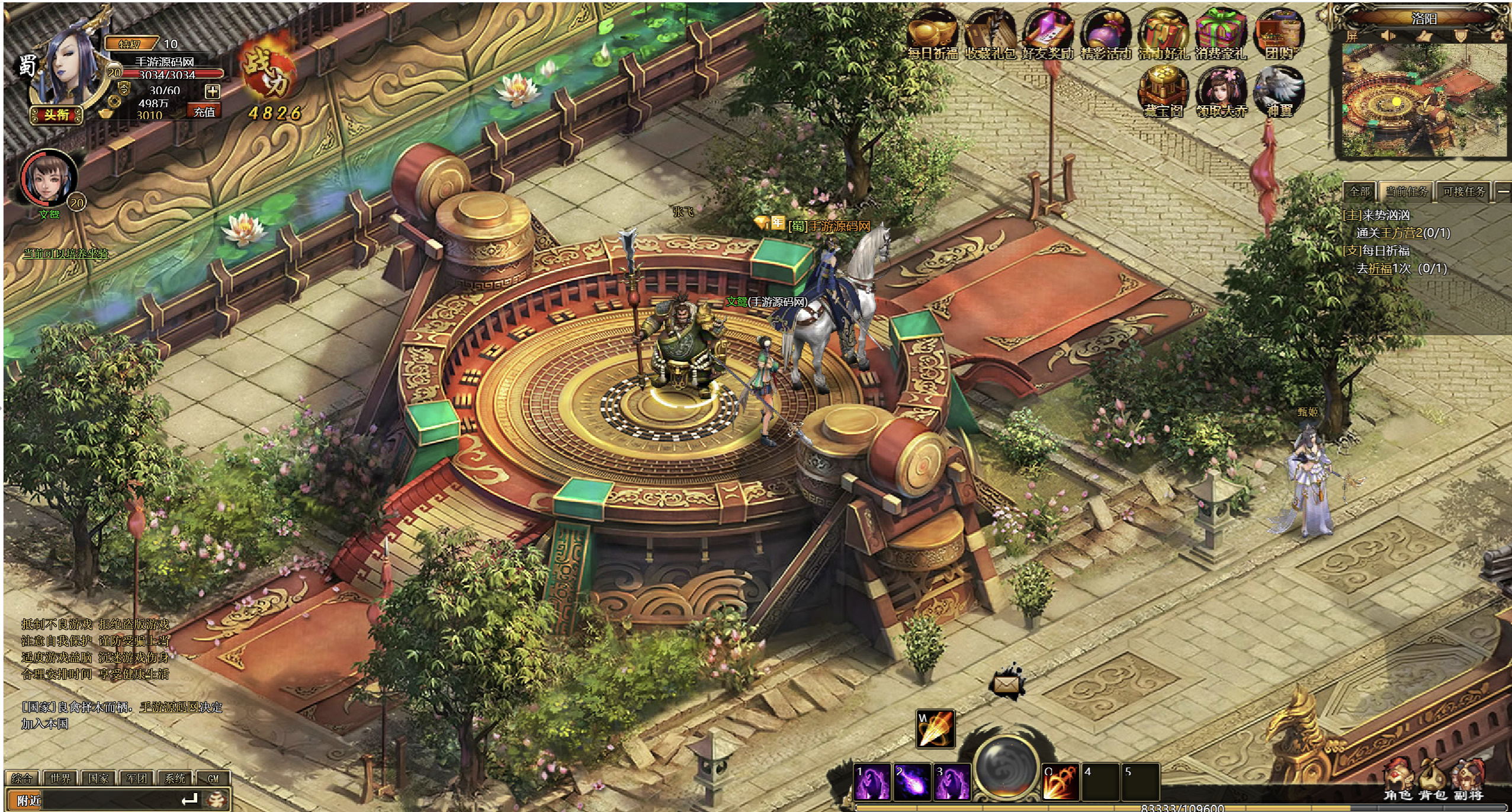Switch to the 可接任务 quest tab
Screen dimensions: 1512x812
point(1463,191)
